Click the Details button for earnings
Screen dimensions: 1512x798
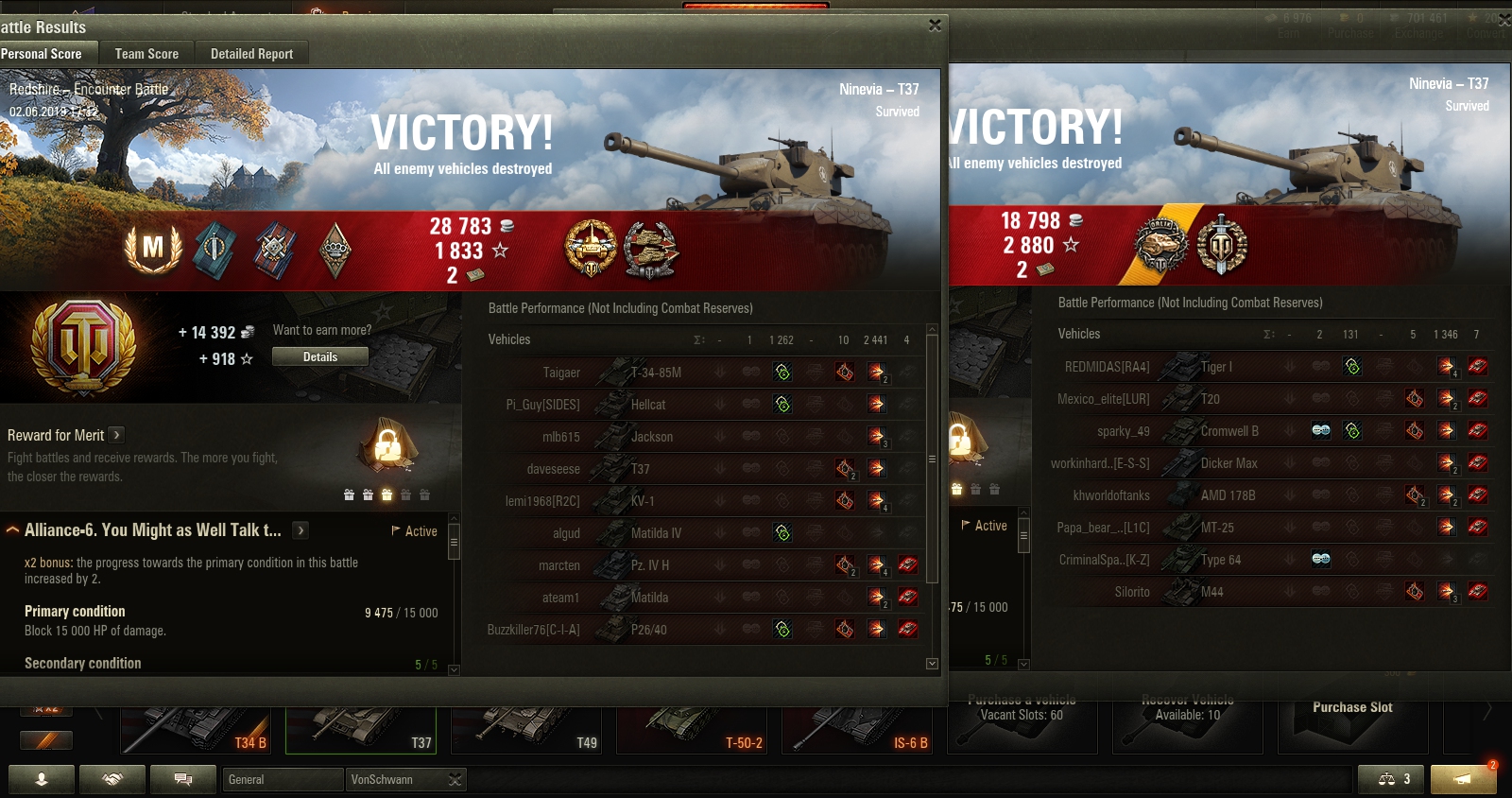tap(319, 356)
